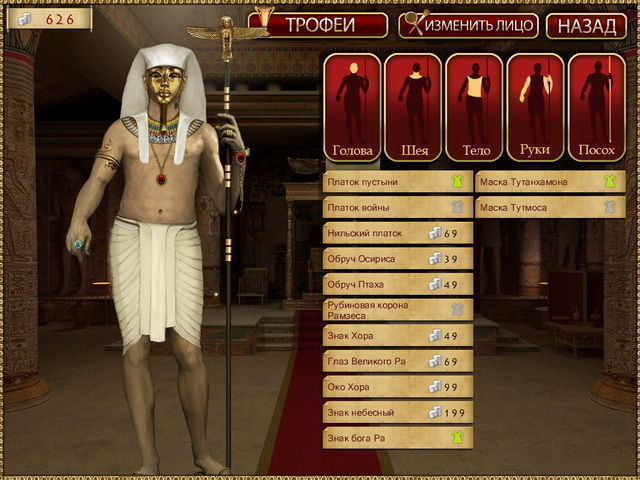Purchase Знак небесный for 199
This screenshot has width=640, height=480.
398,411
